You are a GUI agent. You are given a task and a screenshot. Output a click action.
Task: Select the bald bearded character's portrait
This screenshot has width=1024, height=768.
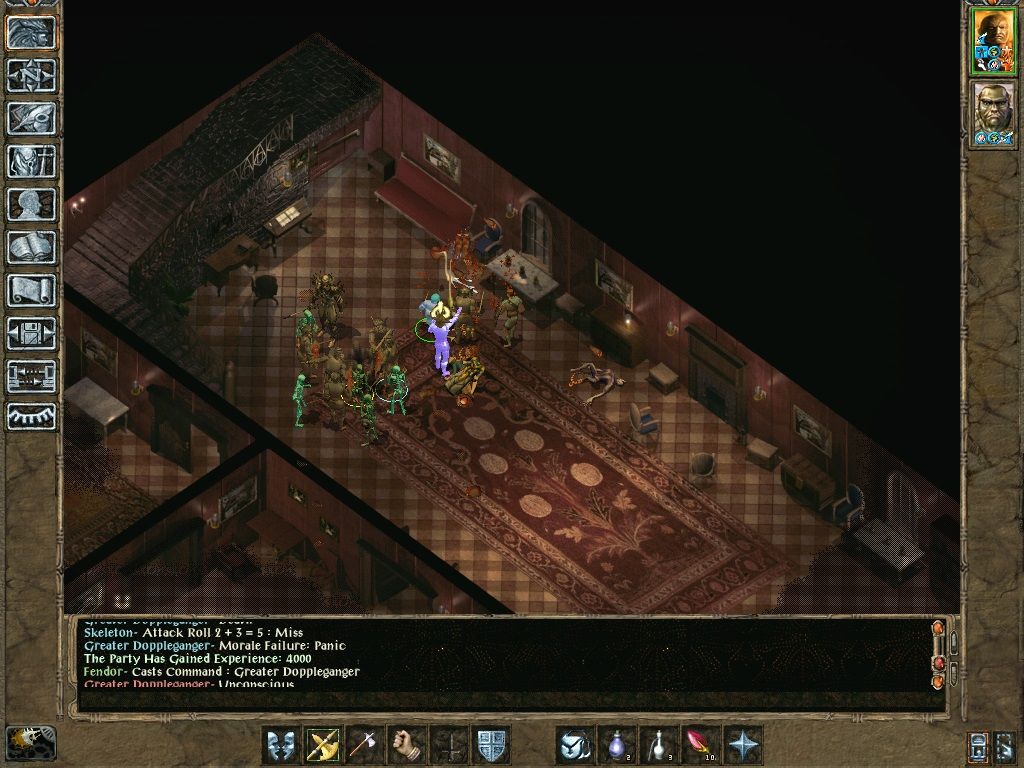tap(993, 114)
